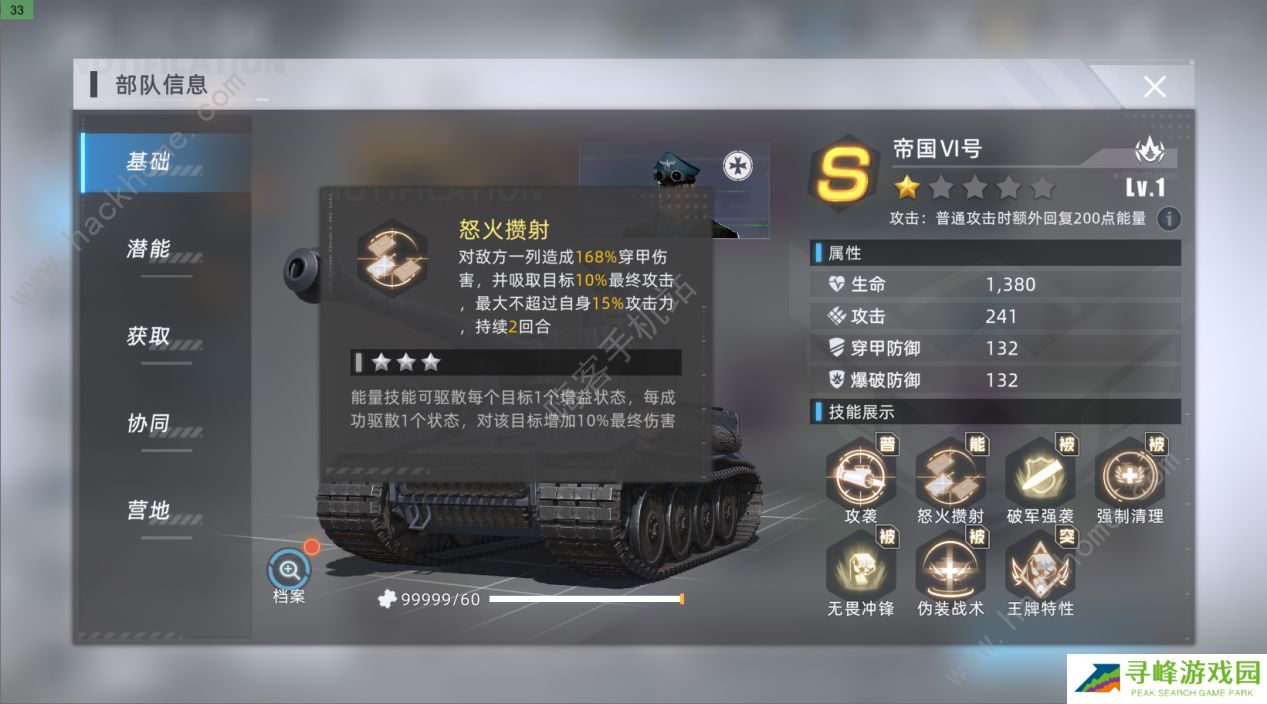
Task: Show the 协同 tab
Action: coord(149,423)
